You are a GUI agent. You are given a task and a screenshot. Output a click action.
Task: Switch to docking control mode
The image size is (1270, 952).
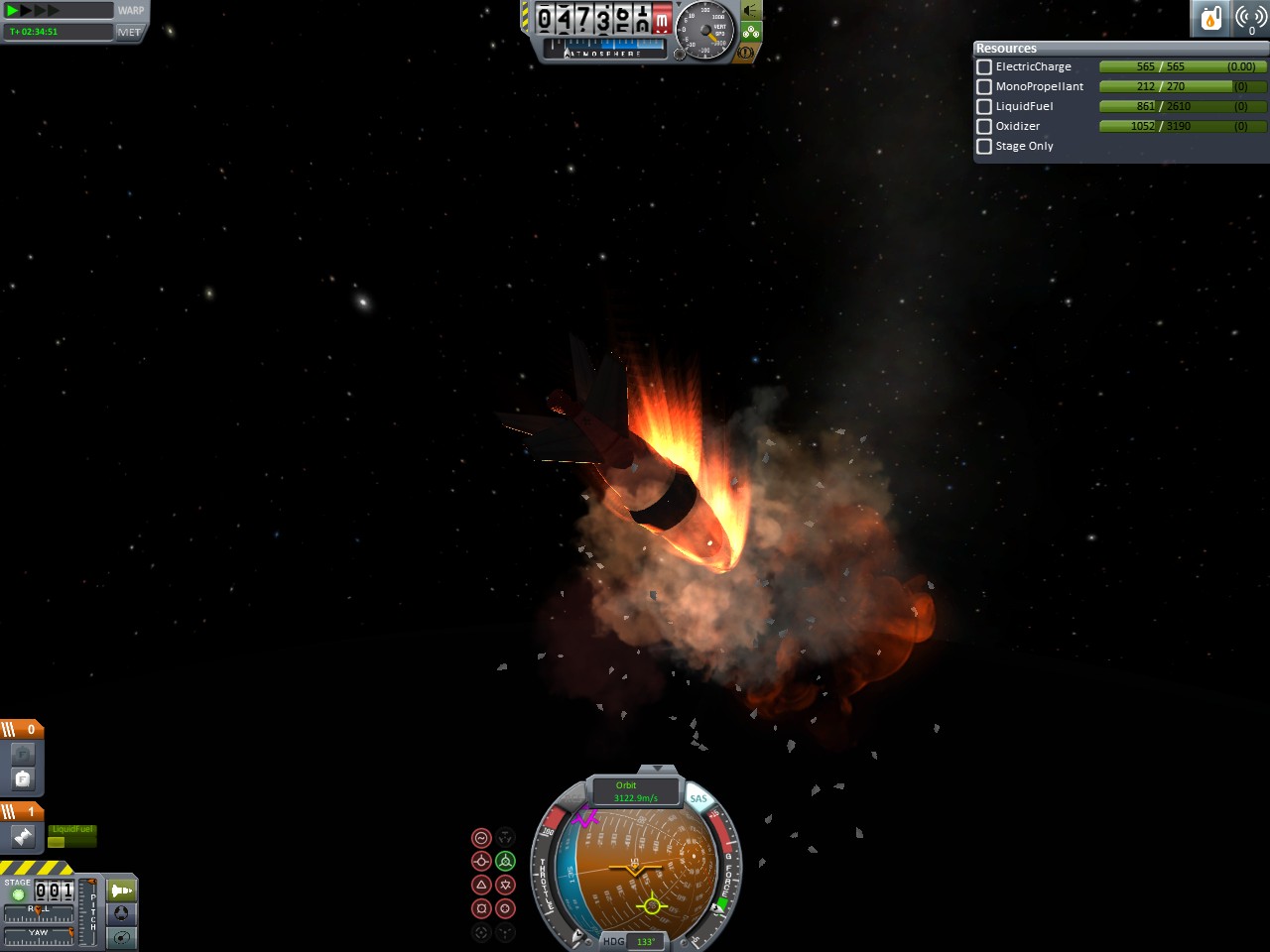point(122,913)
